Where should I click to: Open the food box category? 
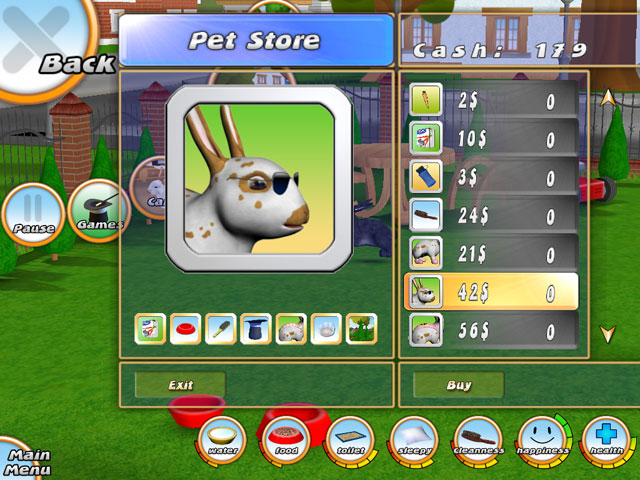tap(150, 328)
